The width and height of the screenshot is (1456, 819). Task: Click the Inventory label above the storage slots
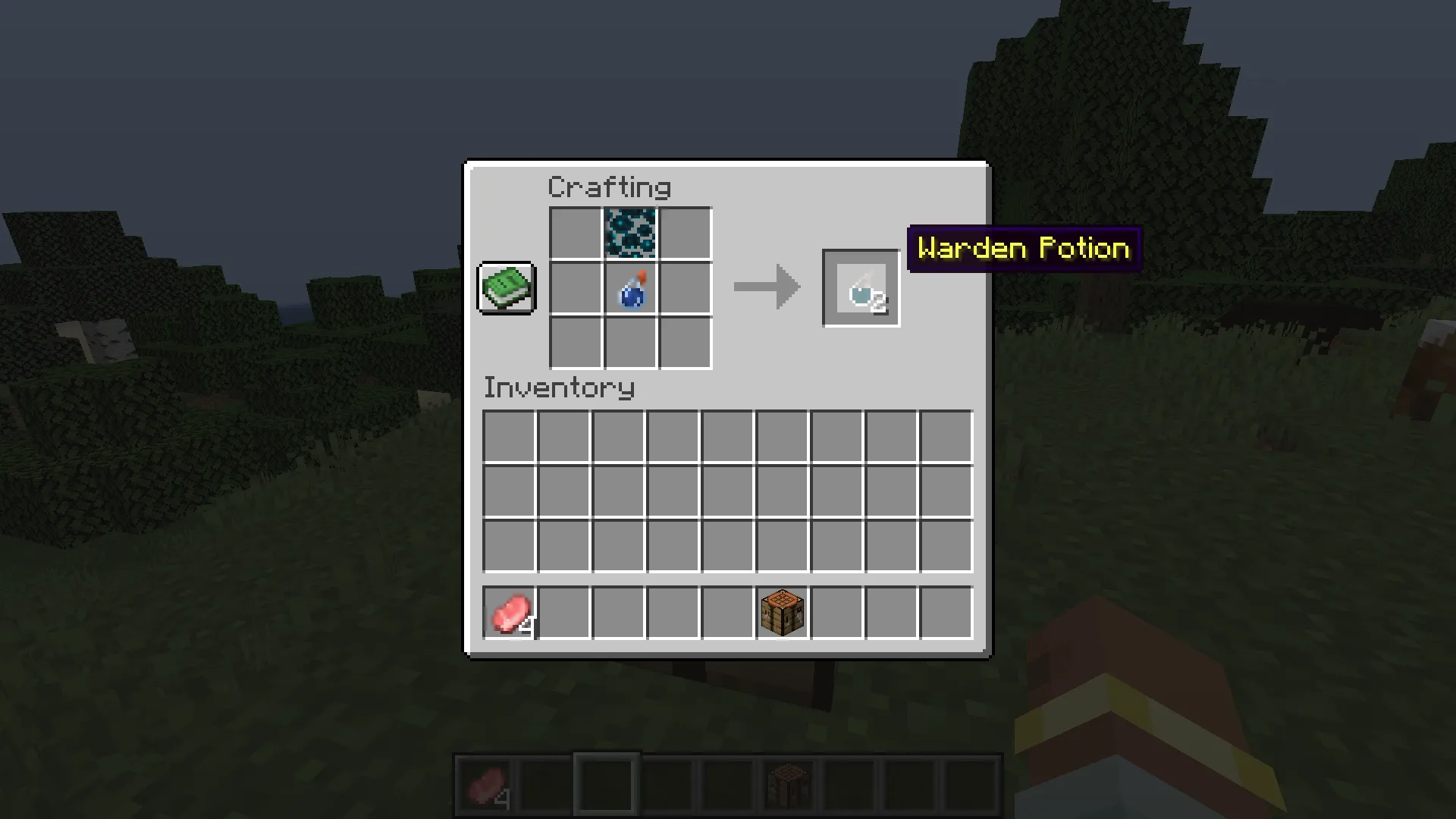point(559,388)
